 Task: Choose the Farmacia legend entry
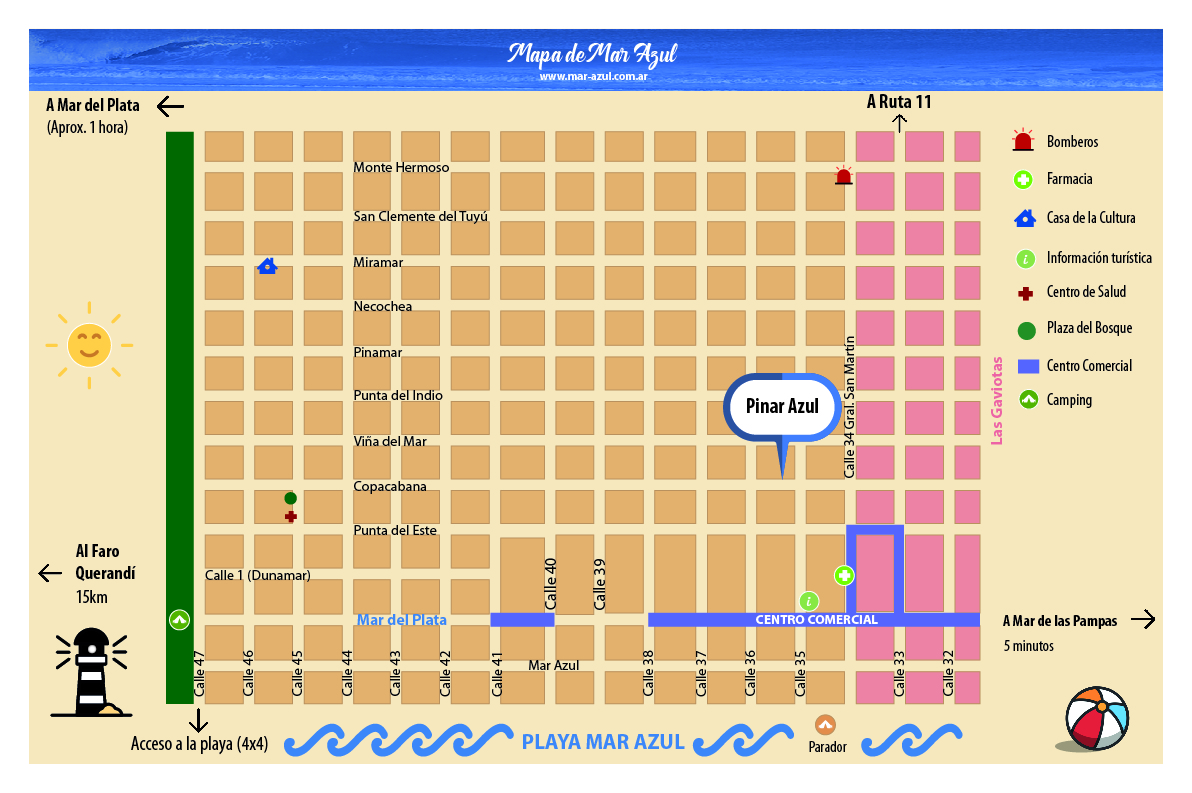click(x=1069, y=180)
